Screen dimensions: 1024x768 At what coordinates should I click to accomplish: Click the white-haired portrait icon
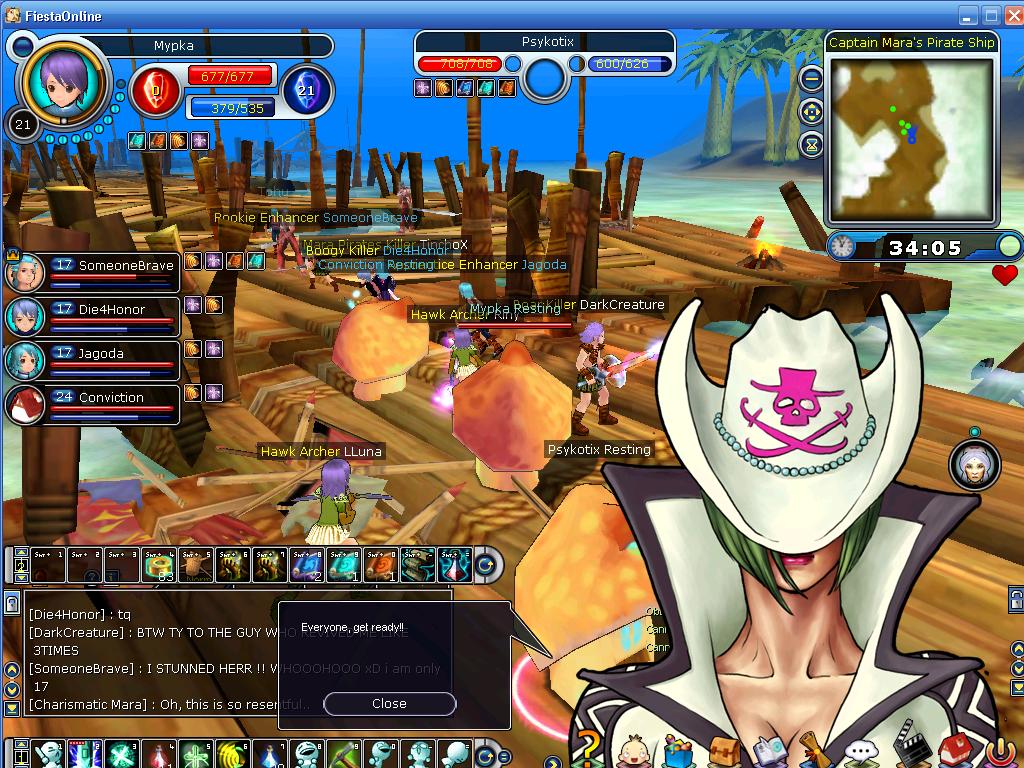point(974,466)
